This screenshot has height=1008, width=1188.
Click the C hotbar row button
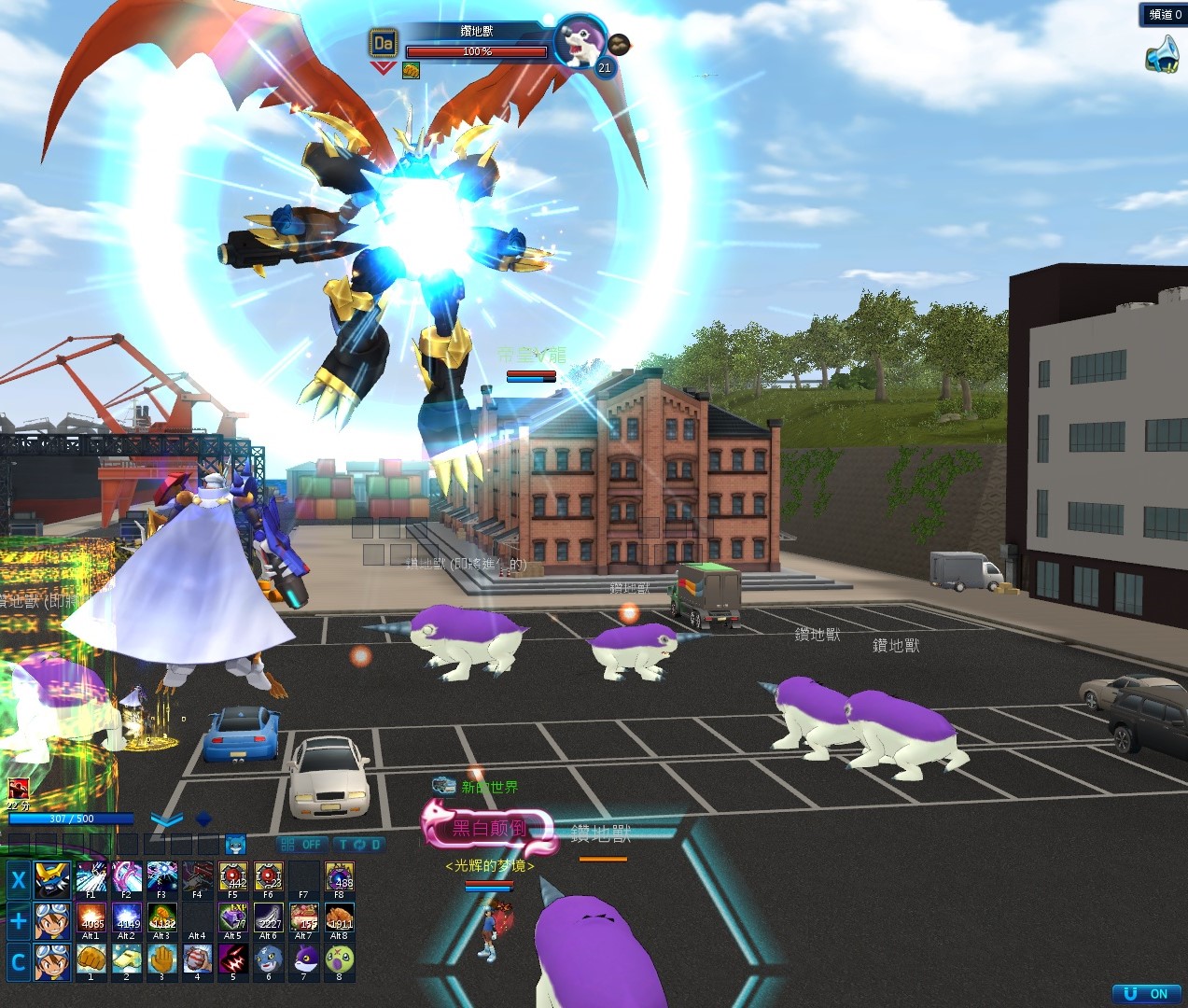(18, 961)
